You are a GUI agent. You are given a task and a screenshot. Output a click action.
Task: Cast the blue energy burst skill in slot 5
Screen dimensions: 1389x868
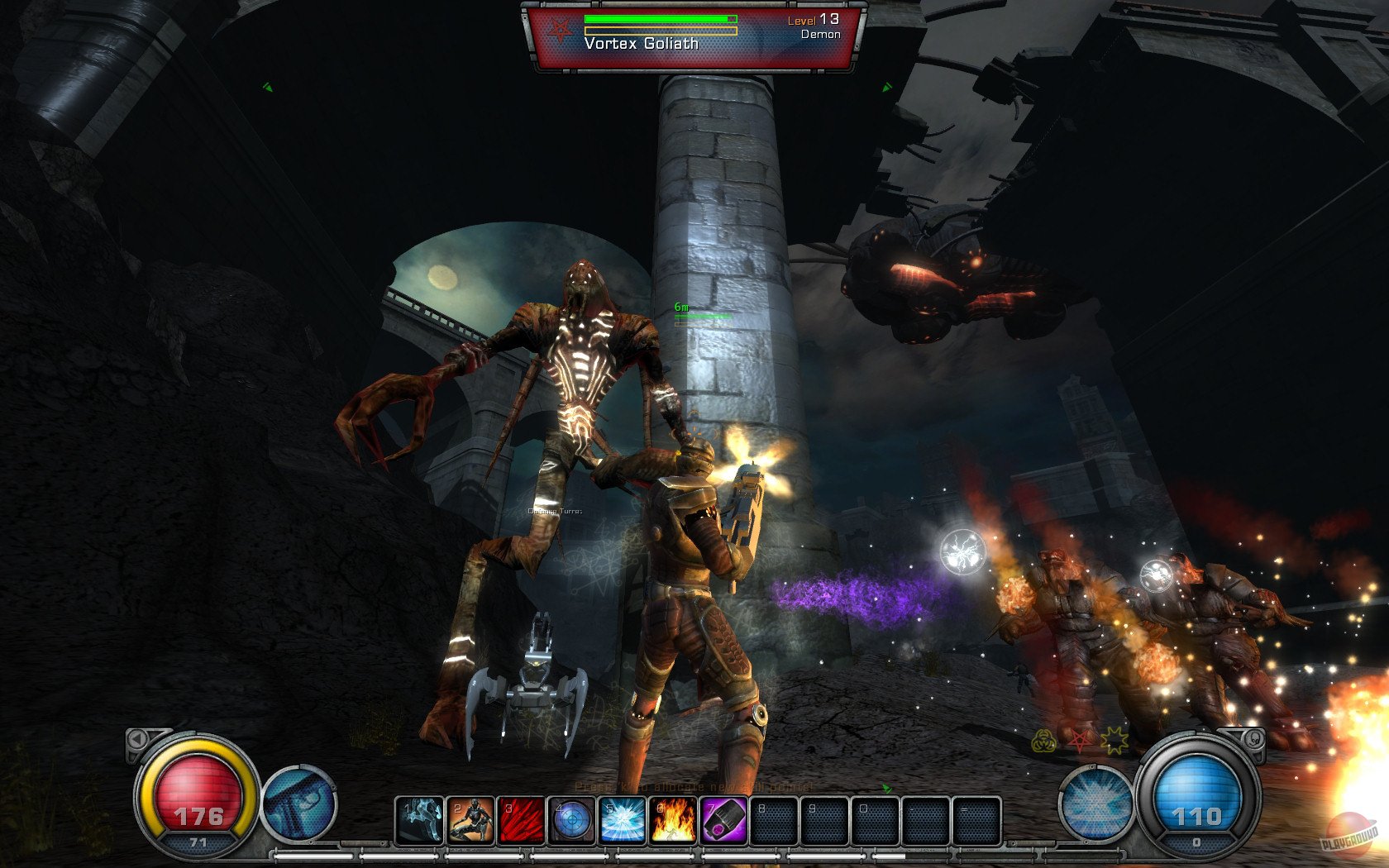coord(623,820)
